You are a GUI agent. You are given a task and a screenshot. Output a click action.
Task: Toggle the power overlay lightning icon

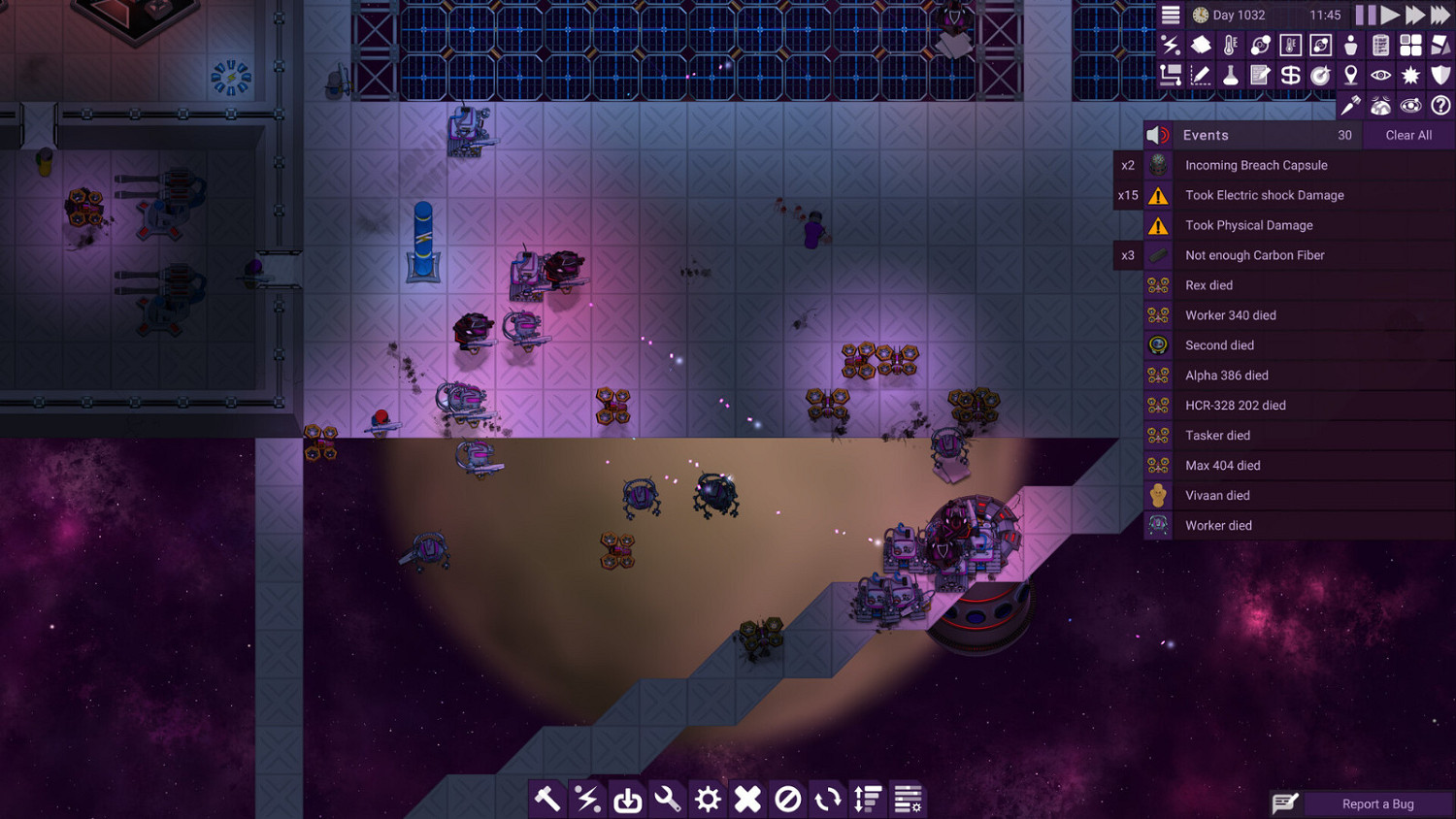(1172, 45)
